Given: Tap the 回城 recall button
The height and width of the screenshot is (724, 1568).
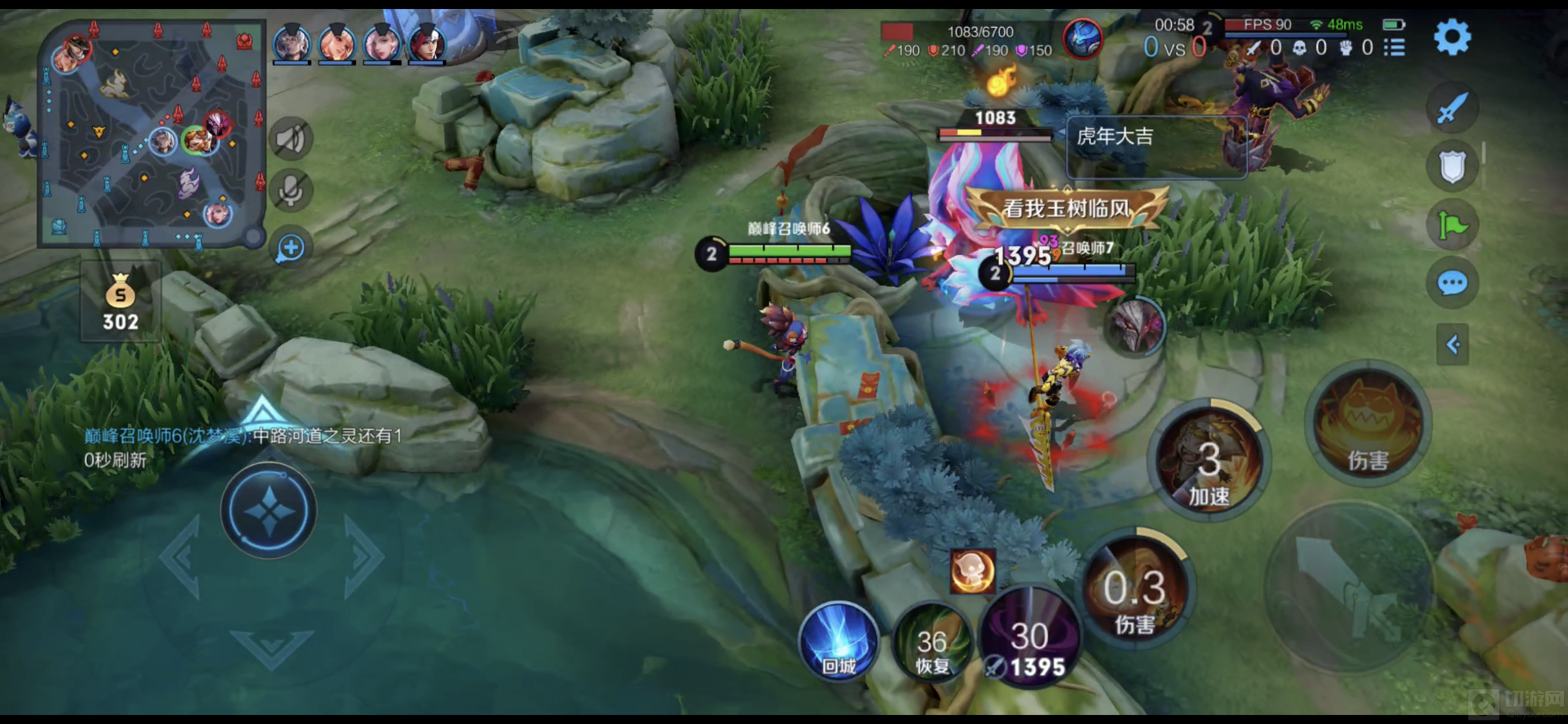Looking at the screenshot, I should point(839,641).
